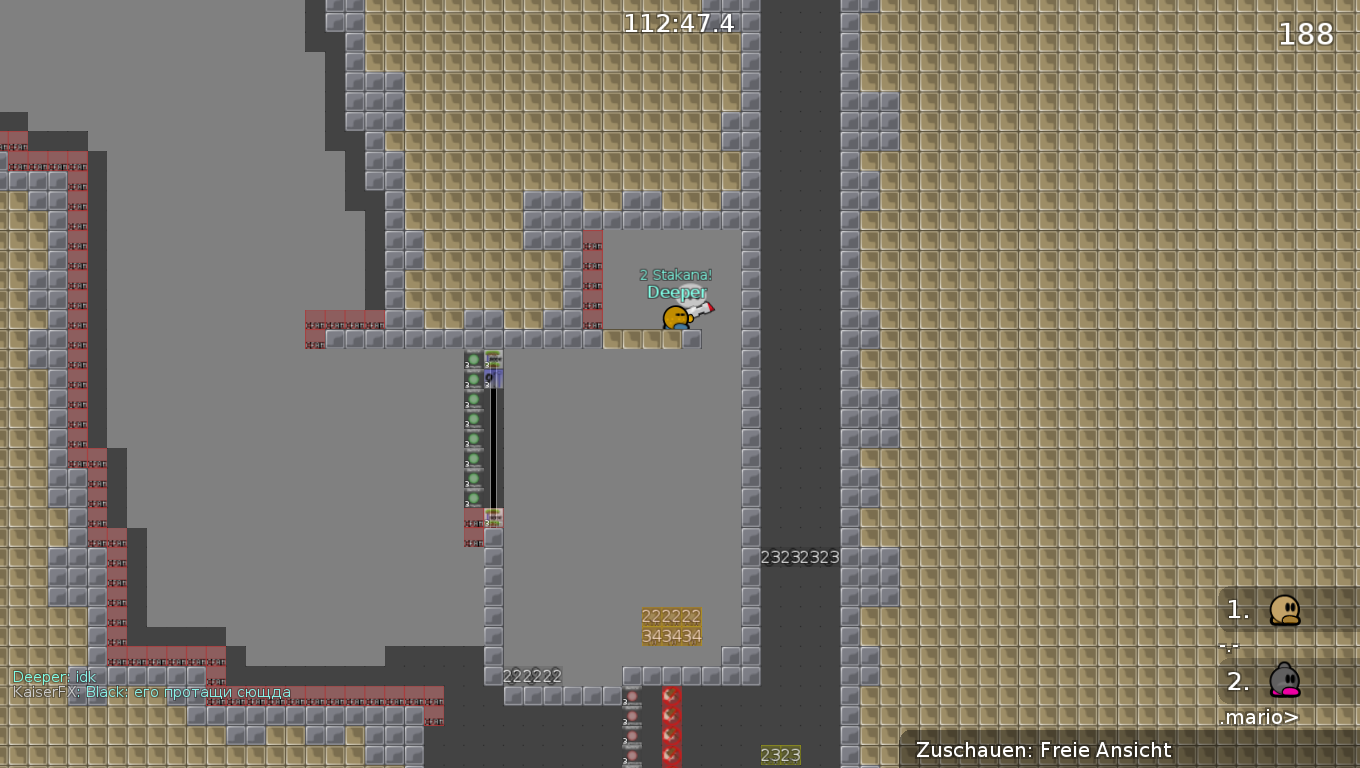The height and width of the screenshot is (768, 1360).
Task: Click the tee character named Deeper
Action: [x=678, y=316]
